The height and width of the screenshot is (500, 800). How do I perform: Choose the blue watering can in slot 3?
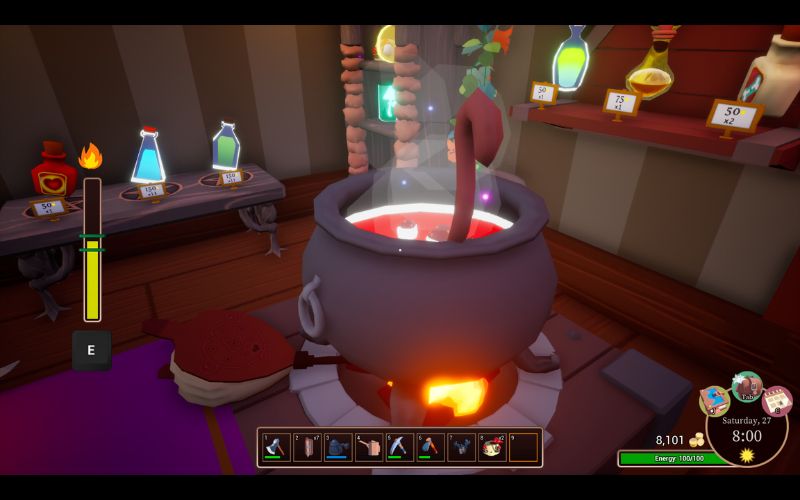[x=338, y=447]
